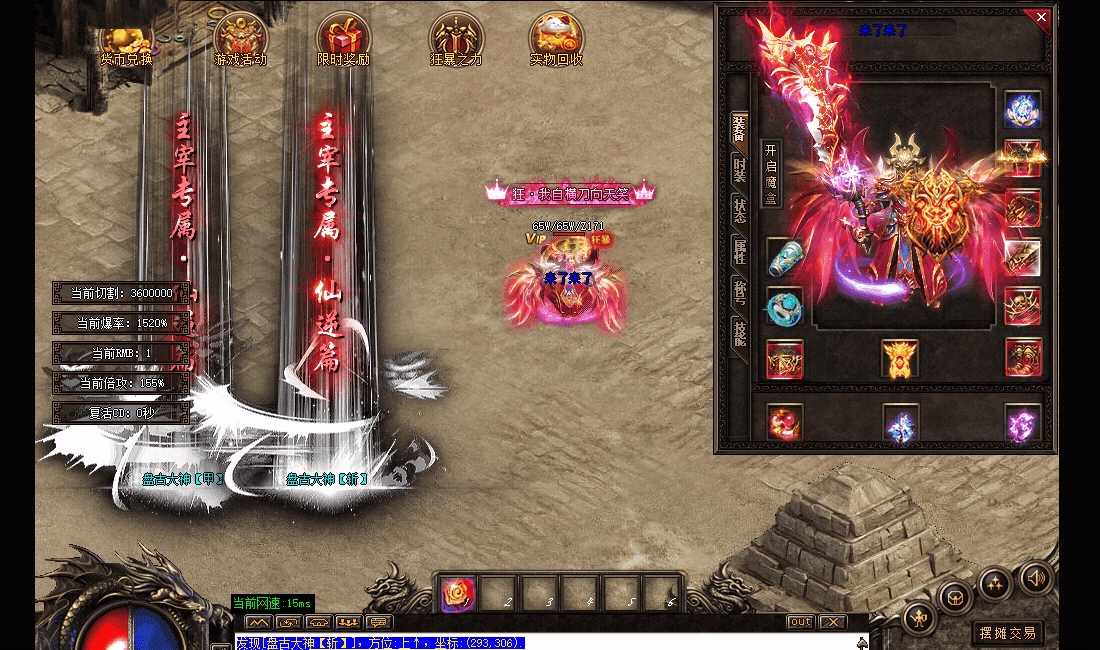Open the 狂暴之力 sword icon
Image resolution: width=1100 pixels, height=650 pixels.
[x=456, y=40]
